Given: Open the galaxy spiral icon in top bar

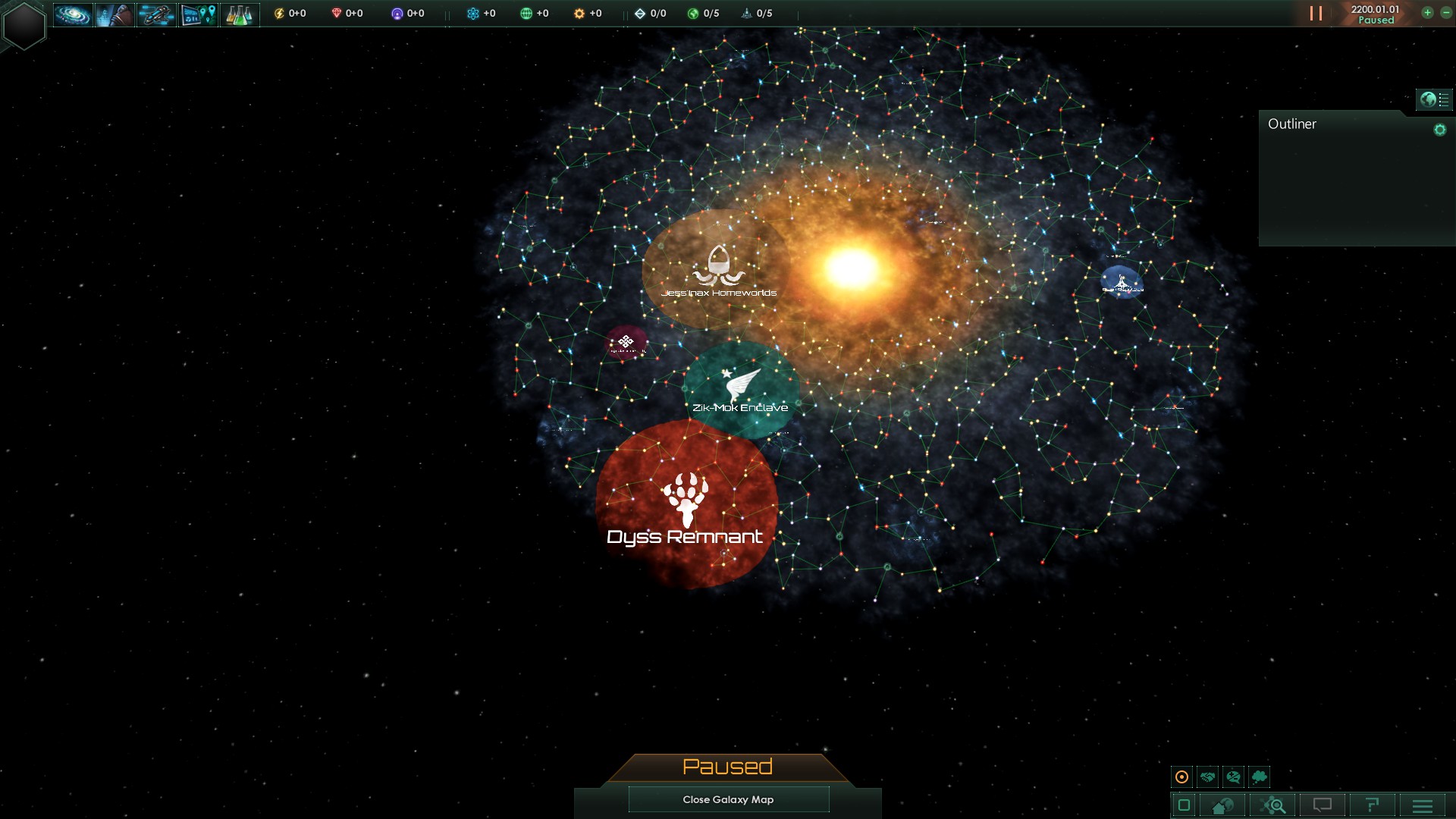Looking at the screenshot, I should point(73,14).
